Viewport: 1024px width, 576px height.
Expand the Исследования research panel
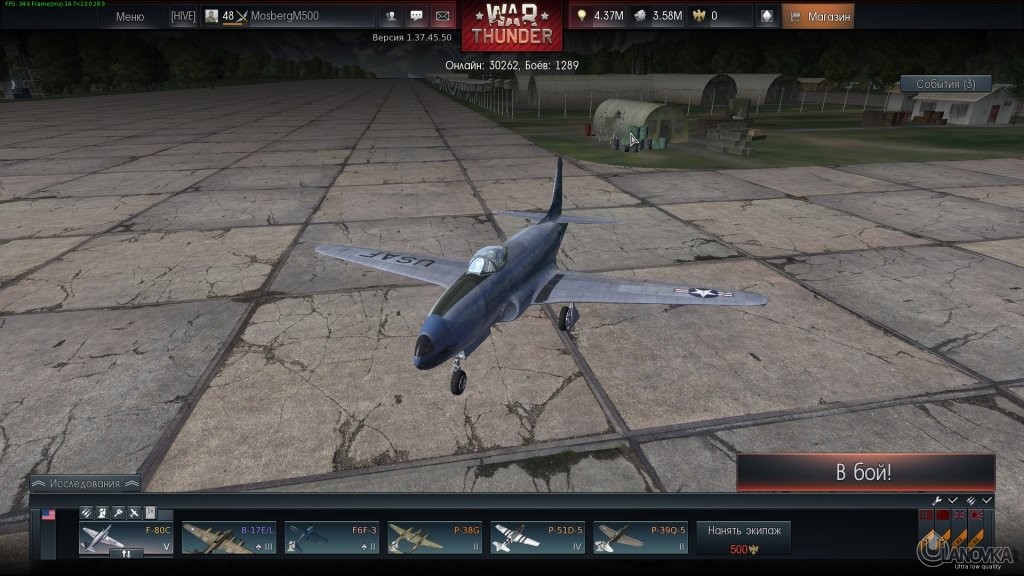tap(88, 484)
